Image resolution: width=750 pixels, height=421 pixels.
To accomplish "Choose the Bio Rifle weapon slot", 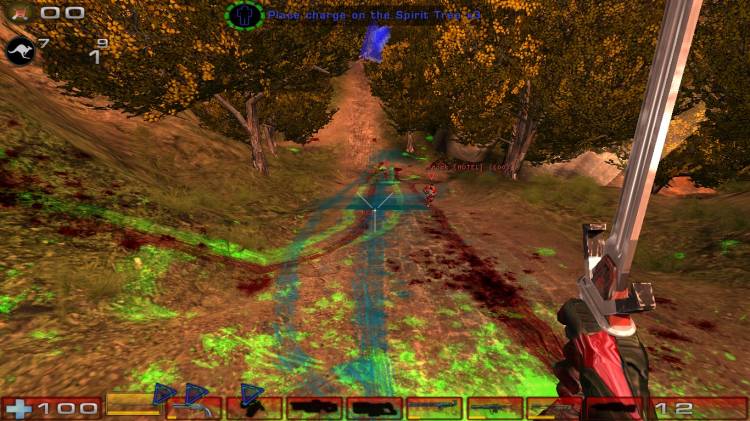I will coord(254,407).
